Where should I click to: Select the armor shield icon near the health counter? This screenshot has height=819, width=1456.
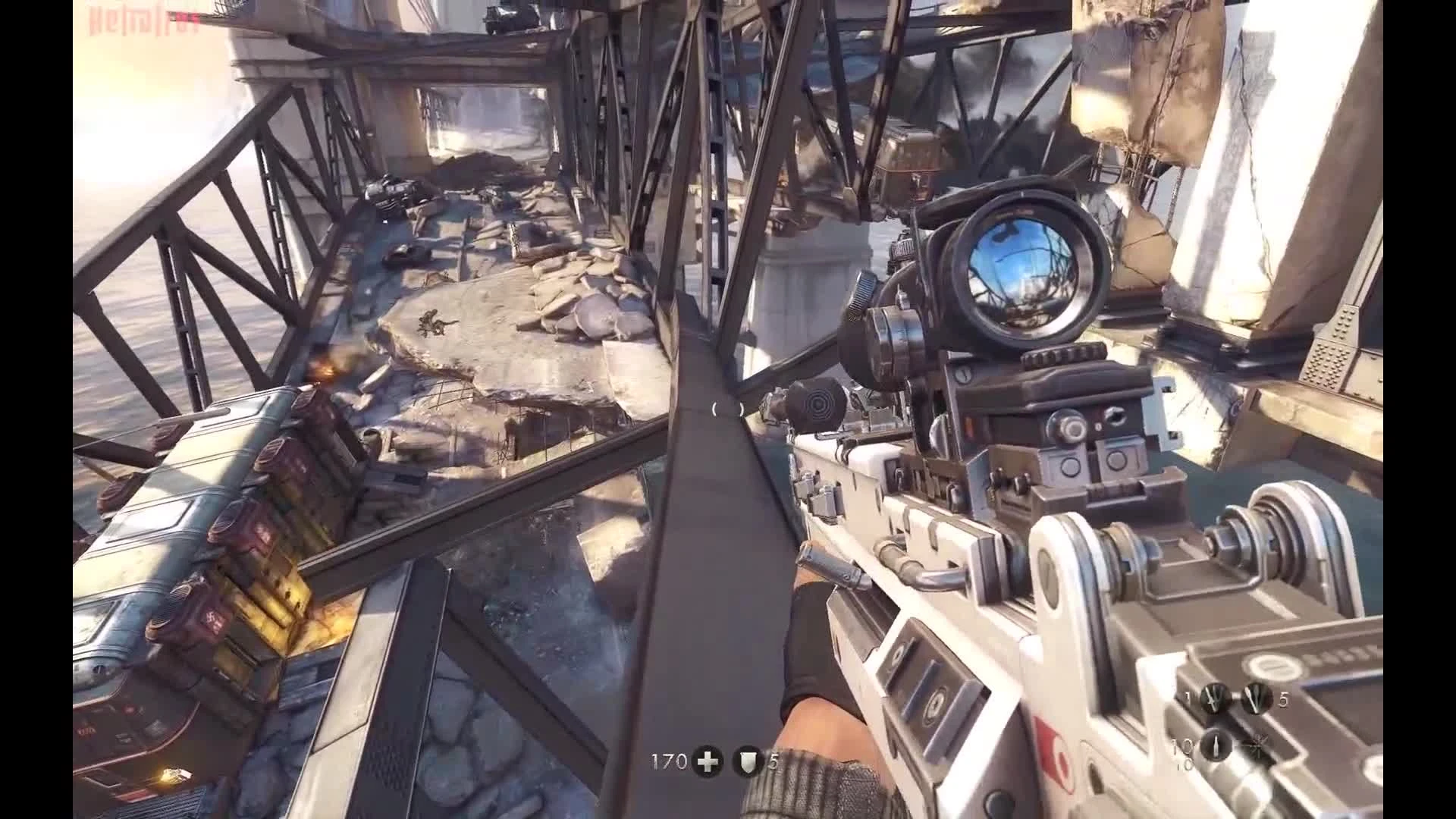coord(747,761)
